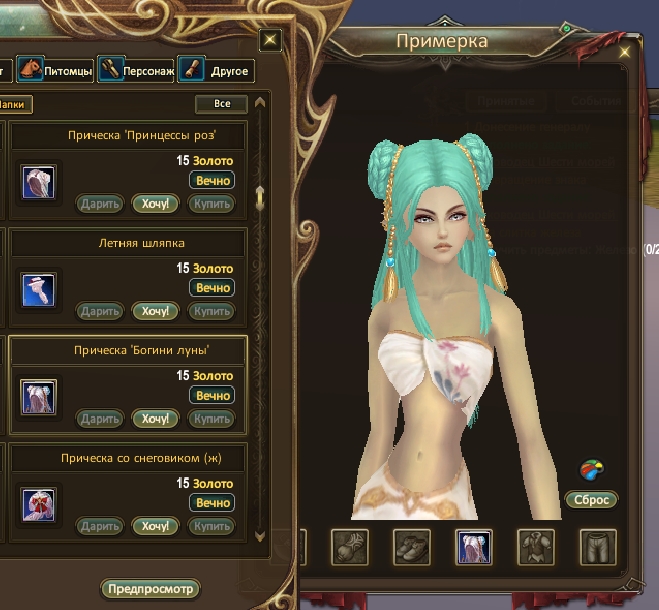
Task: Choose the shoes slot in fitting room
Action: click(412, 547)
